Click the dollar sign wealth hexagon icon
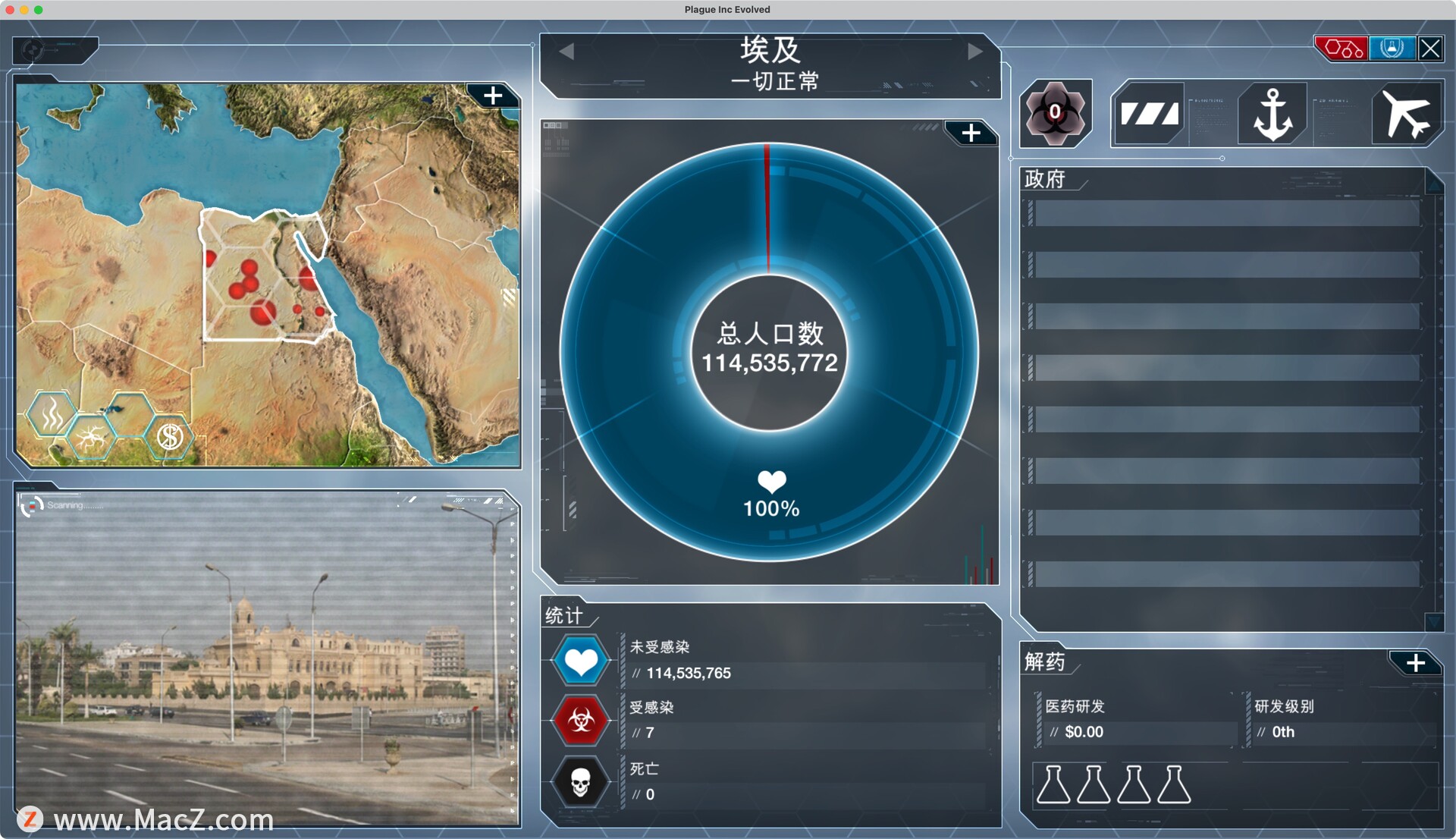The height and width of the screenshot is (839, 1456). [x=169, y=436]
